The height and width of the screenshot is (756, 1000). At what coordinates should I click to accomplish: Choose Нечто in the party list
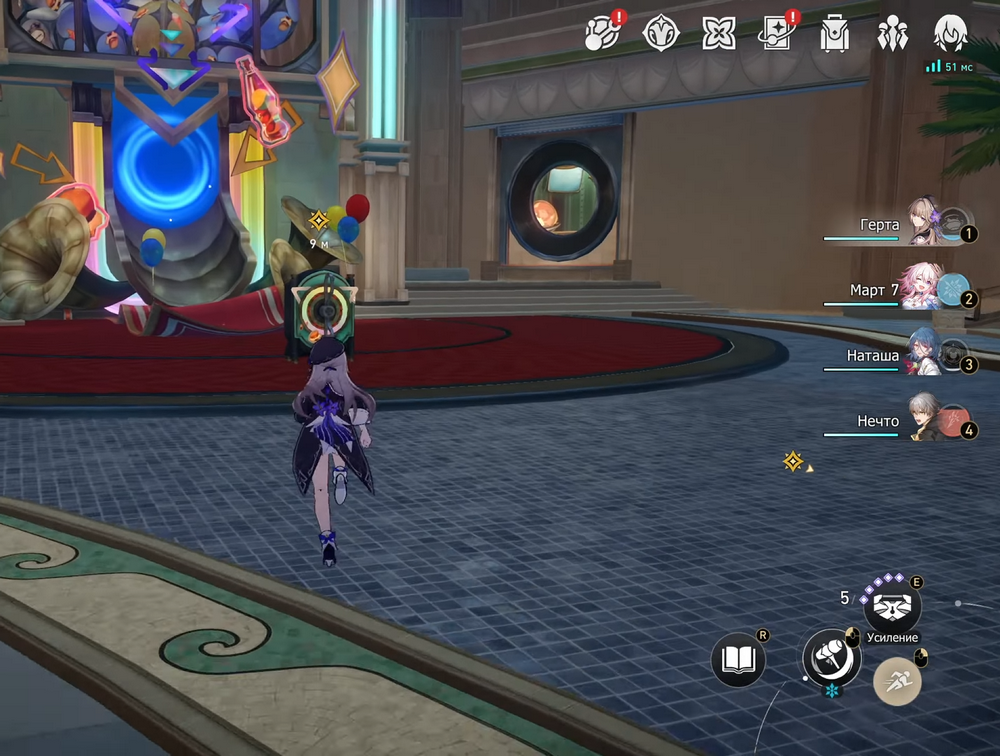pos(924,421)
